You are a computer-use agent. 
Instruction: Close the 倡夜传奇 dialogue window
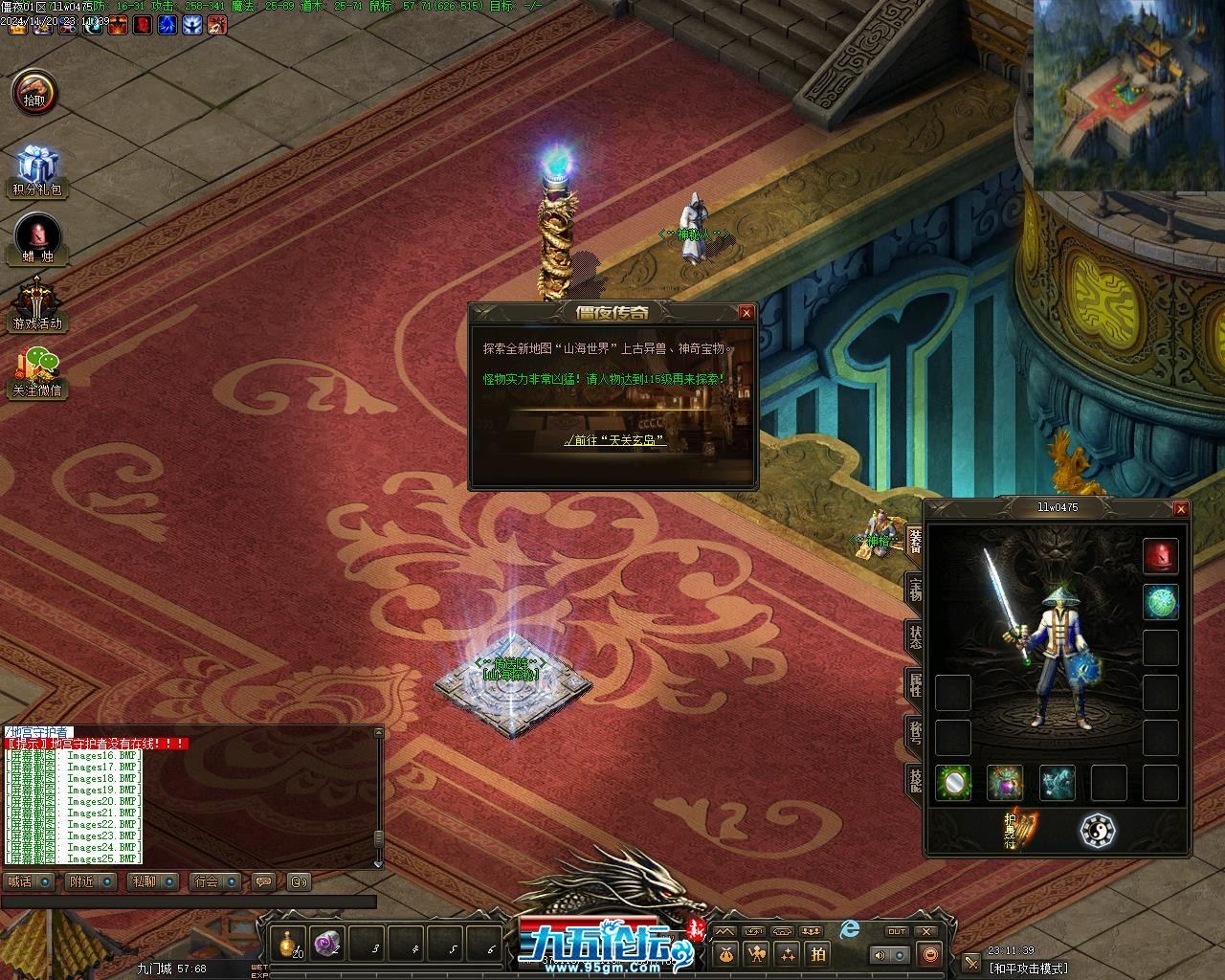tap(746, 312)
